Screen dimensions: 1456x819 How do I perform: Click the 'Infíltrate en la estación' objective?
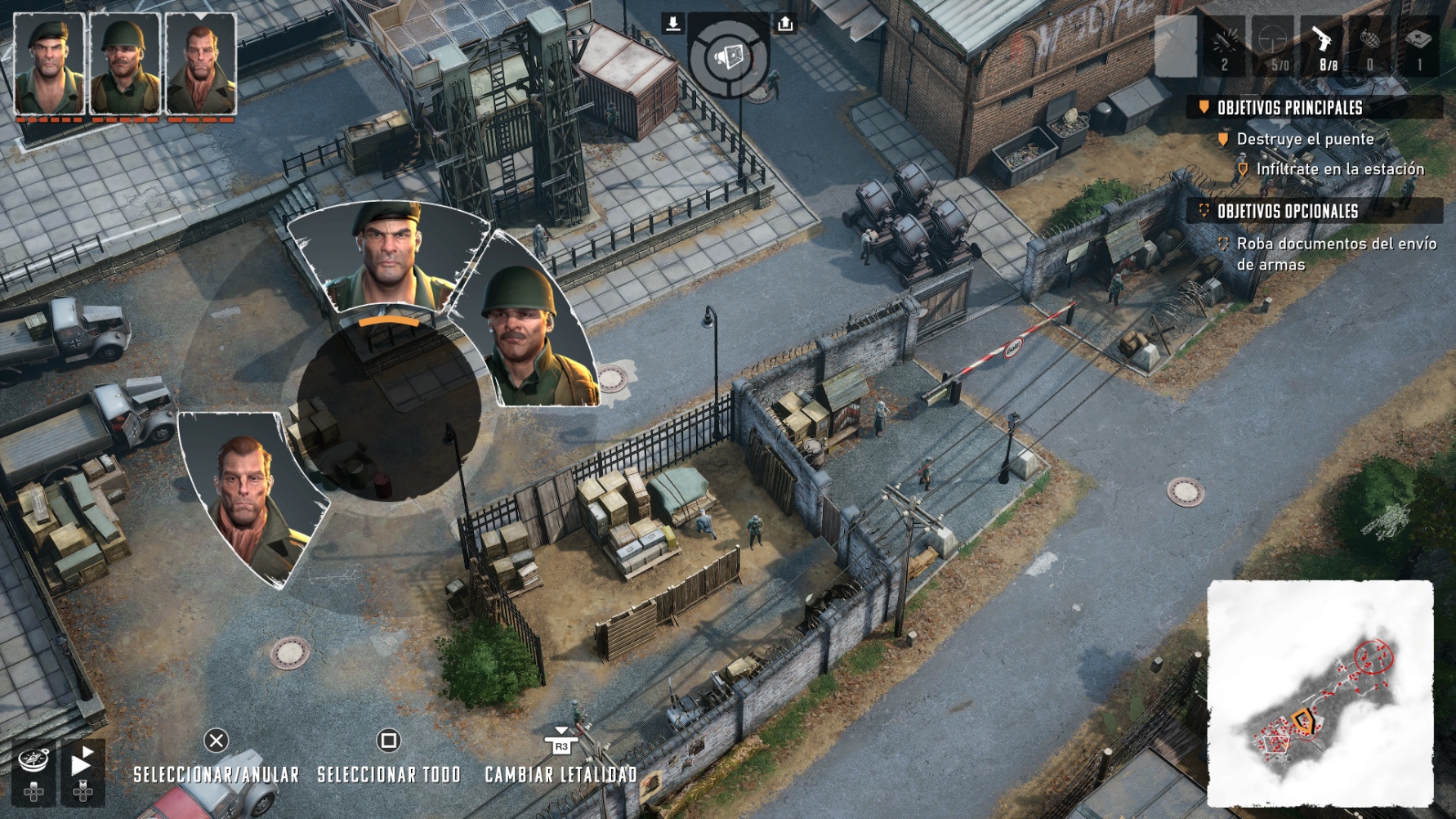pos(1340,169)
